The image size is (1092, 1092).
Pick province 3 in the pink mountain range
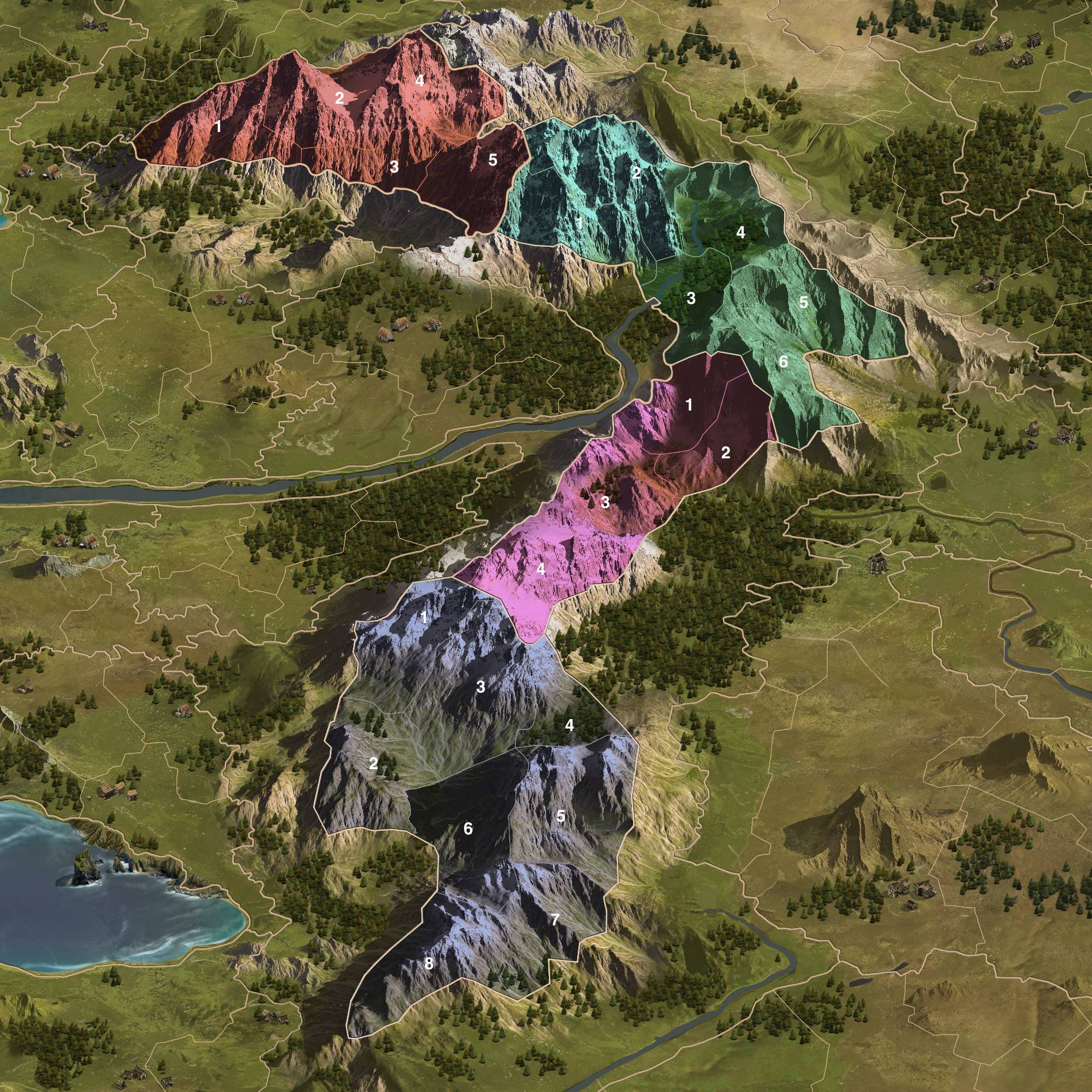coord(605,503)
